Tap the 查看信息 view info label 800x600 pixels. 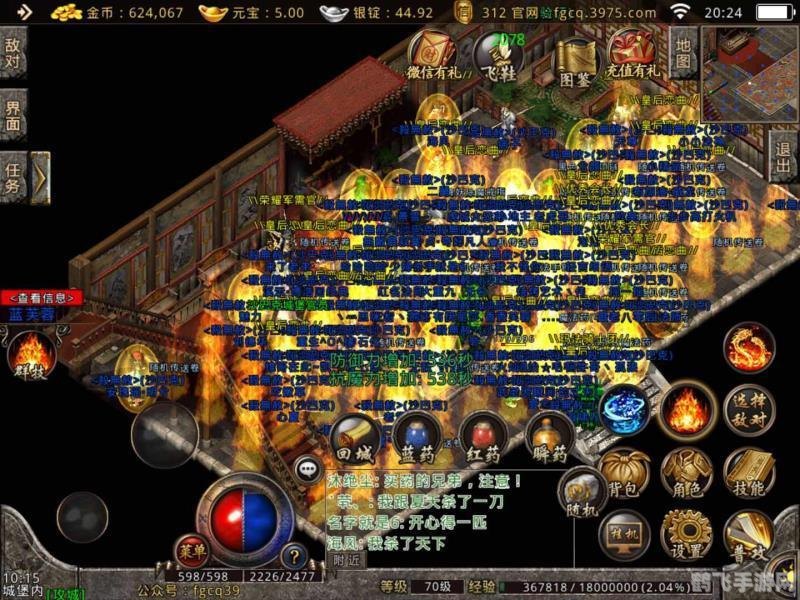tap(41, 297)
